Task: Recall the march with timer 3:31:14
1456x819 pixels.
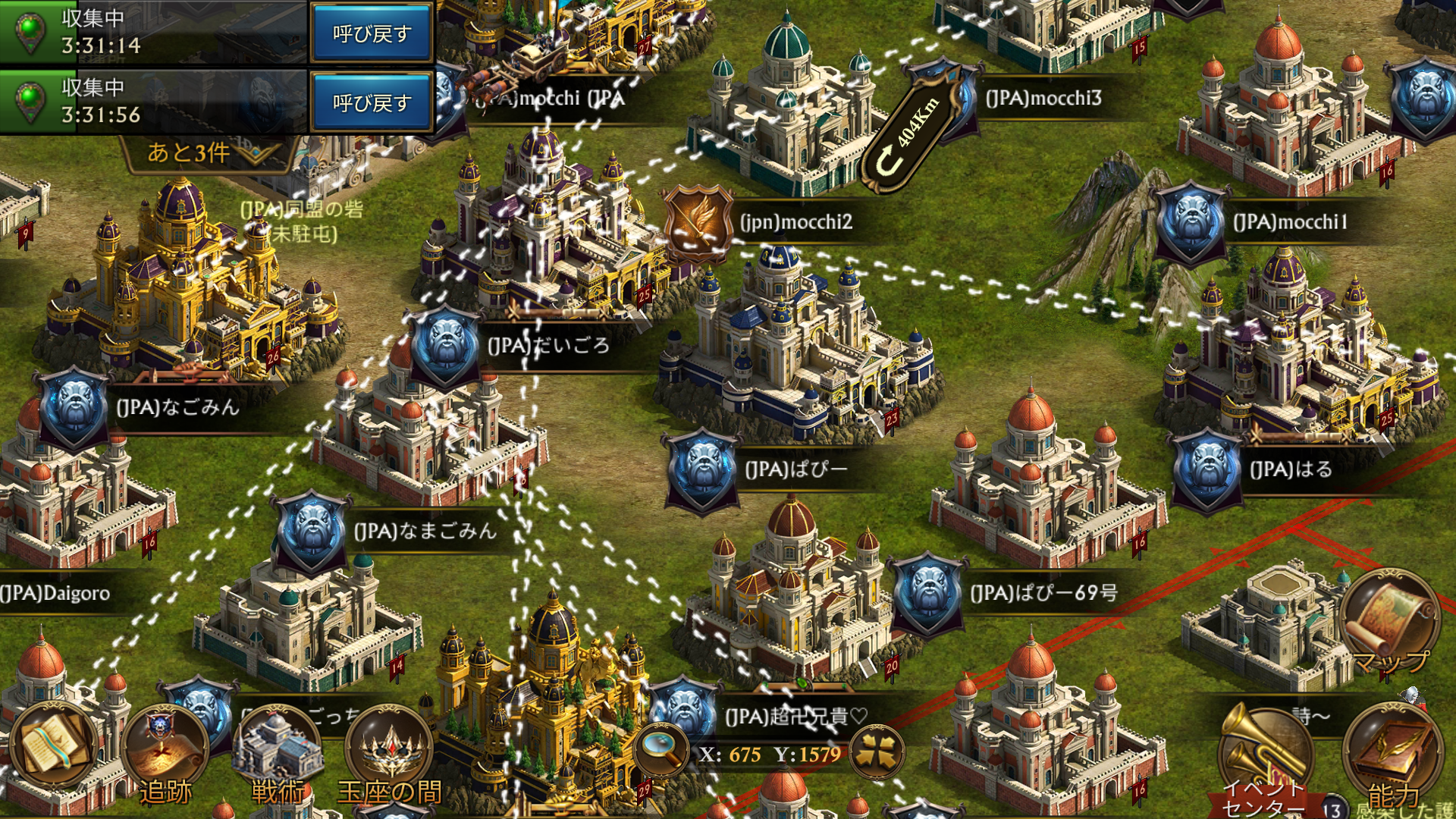Action: pyautogui.click(x=371, y=33)
